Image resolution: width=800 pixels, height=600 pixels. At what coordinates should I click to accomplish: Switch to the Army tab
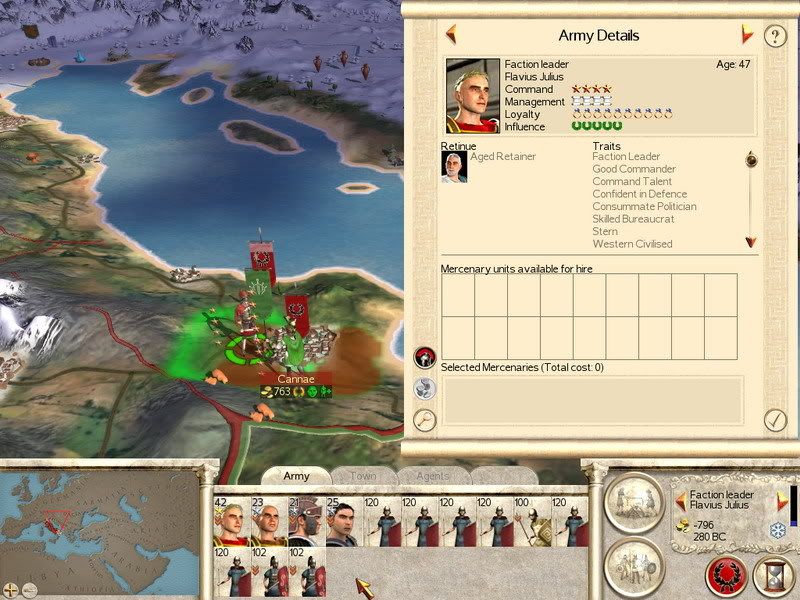(x=296, y=476)
